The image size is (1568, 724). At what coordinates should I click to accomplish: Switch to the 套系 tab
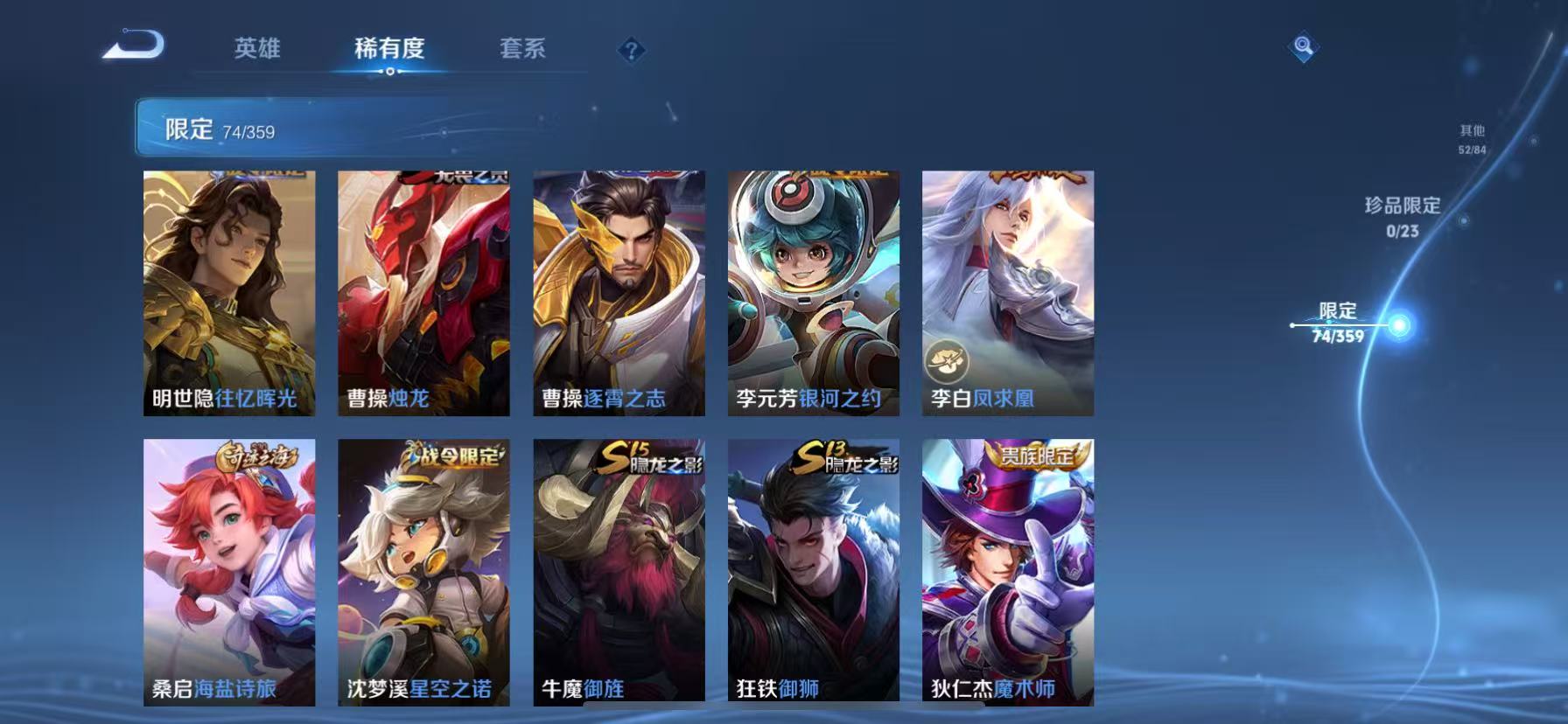(x=523, y=50)
